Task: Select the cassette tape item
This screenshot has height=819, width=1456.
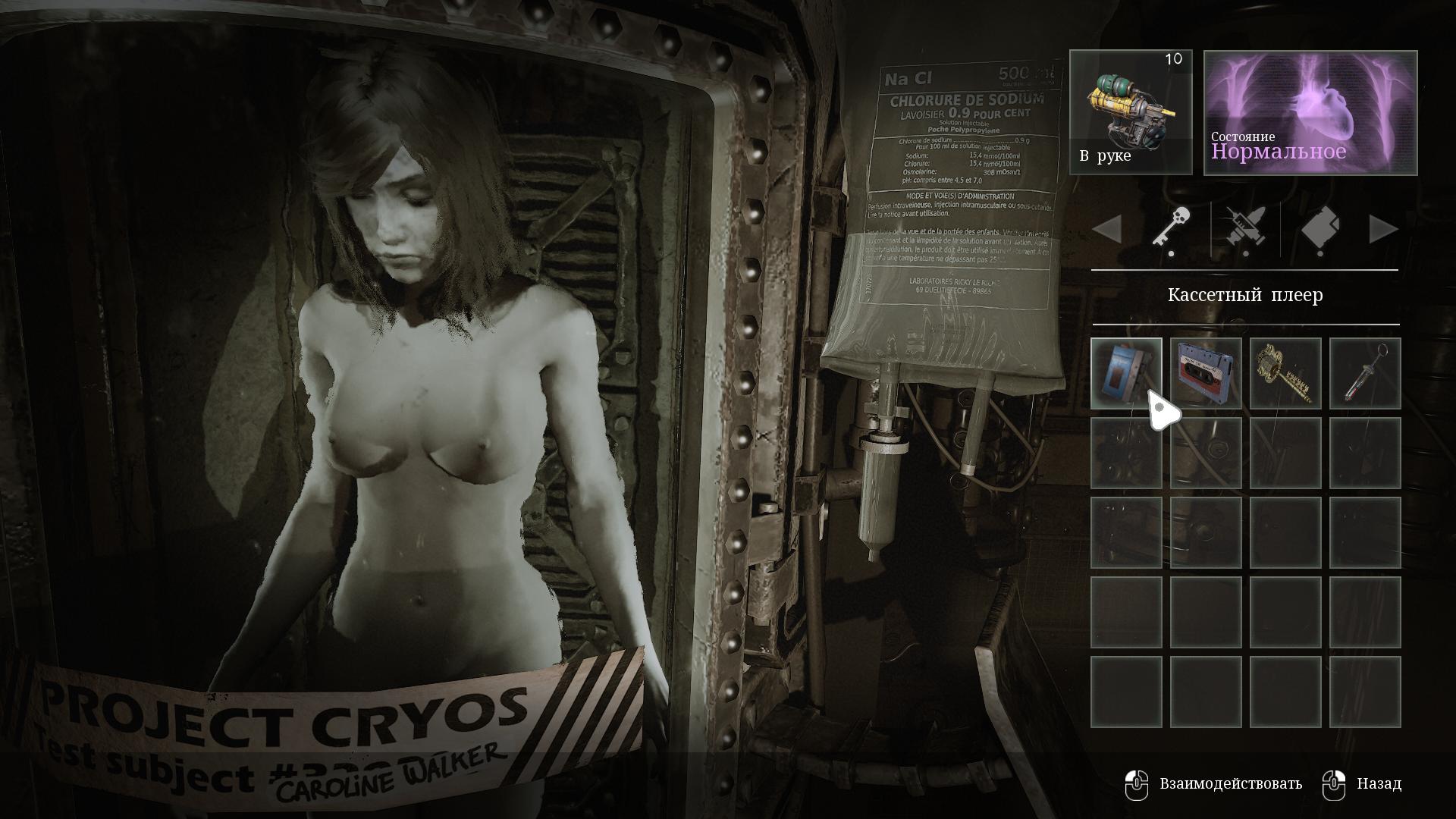Action: click(x=1206, y=373)
